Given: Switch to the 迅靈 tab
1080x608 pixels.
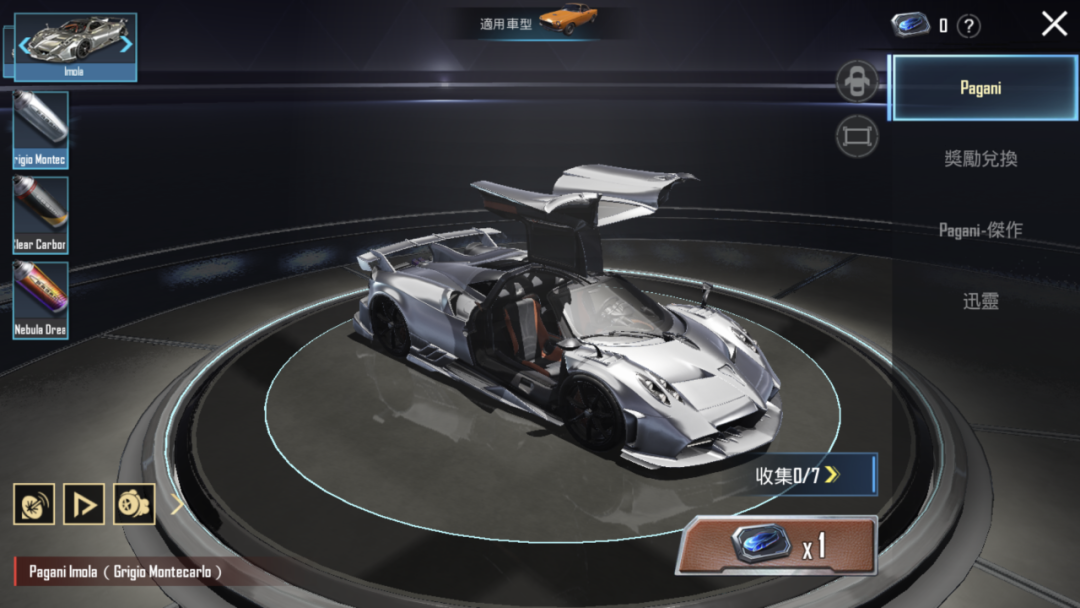Looking at the screenshot, I should pos(980,301).
